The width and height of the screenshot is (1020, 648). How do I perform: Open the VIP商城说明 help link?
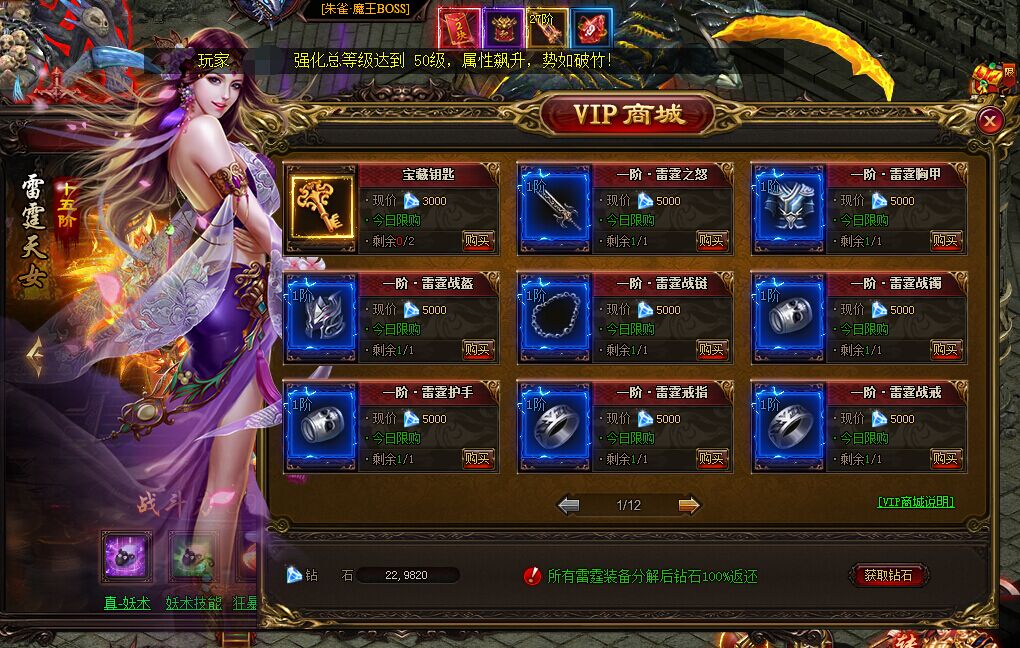[916, 502]
